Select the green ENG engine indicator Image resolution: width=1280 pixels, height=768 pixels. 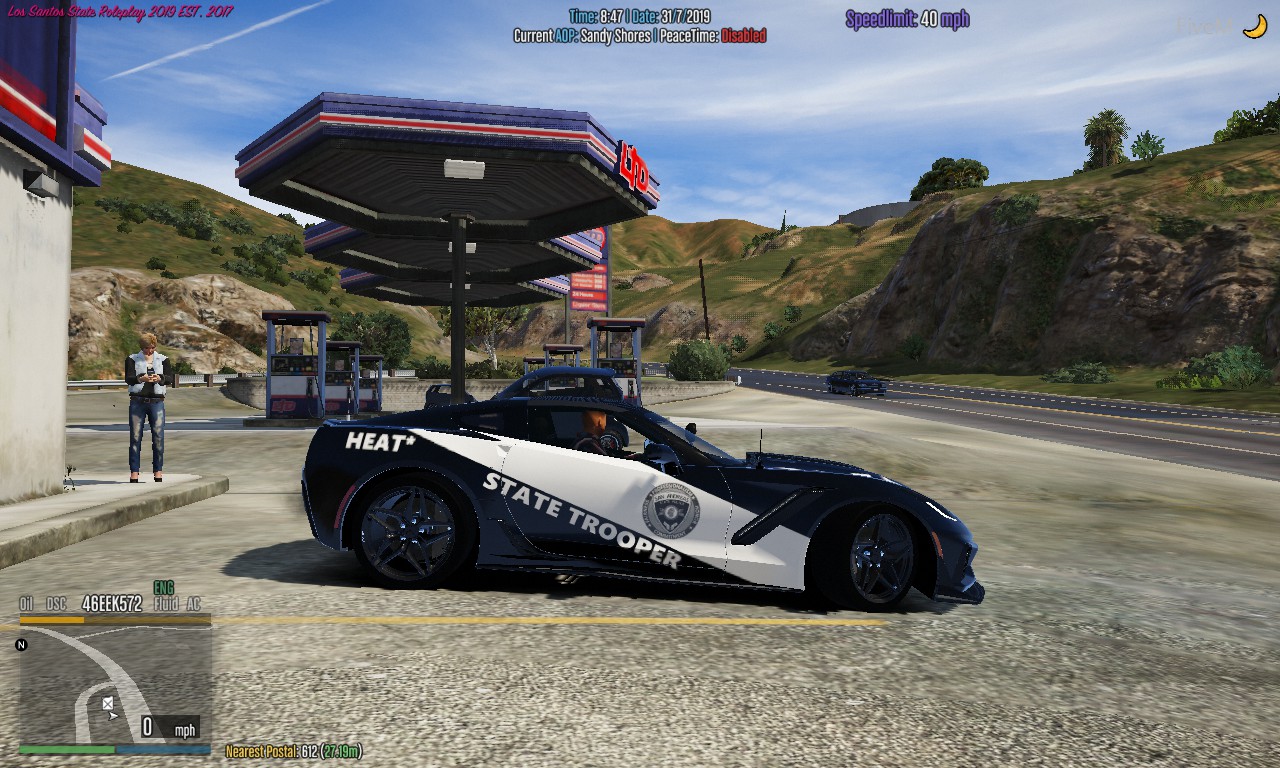pyautogui.click(x=163, y=588)
